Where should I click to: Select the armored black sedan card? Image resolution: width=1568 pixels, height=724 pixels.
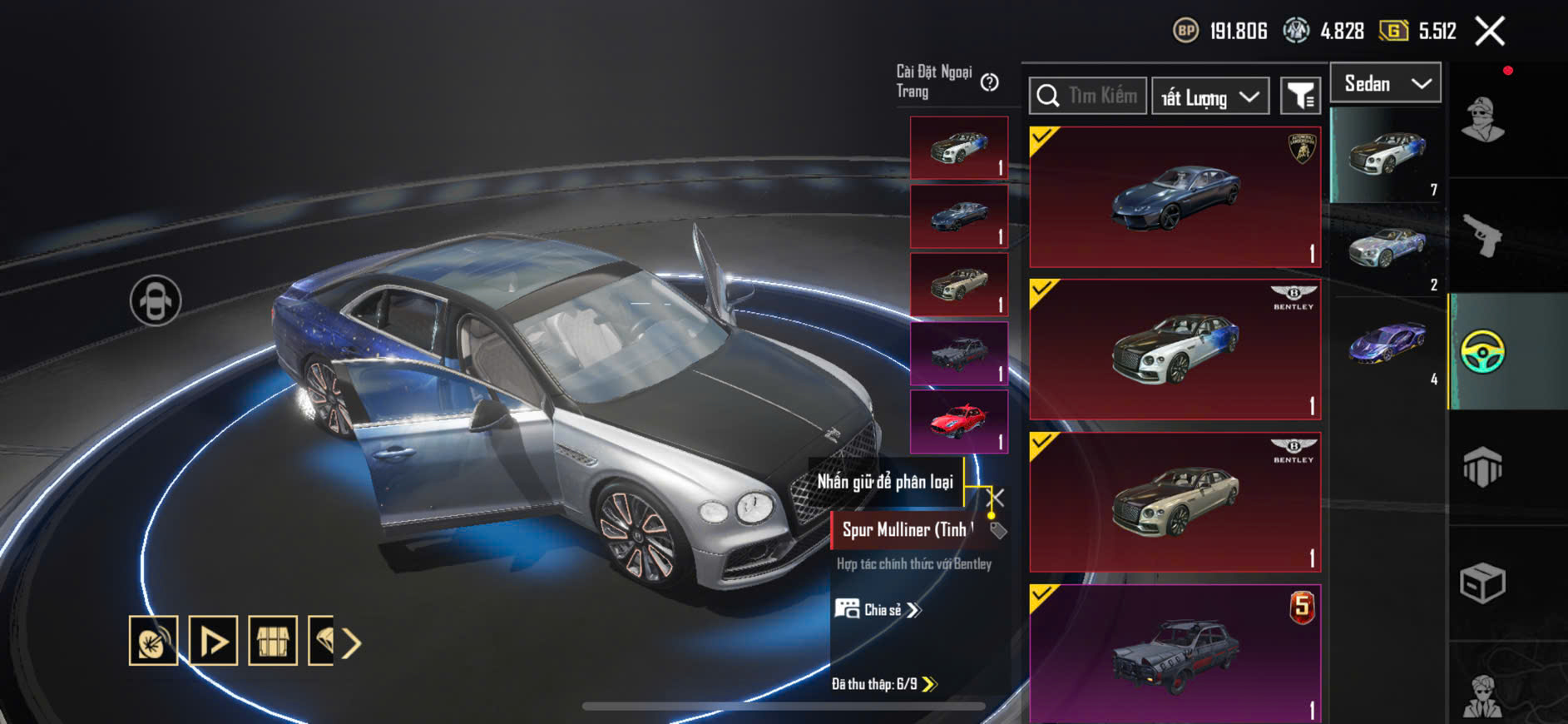[1175, 653]
